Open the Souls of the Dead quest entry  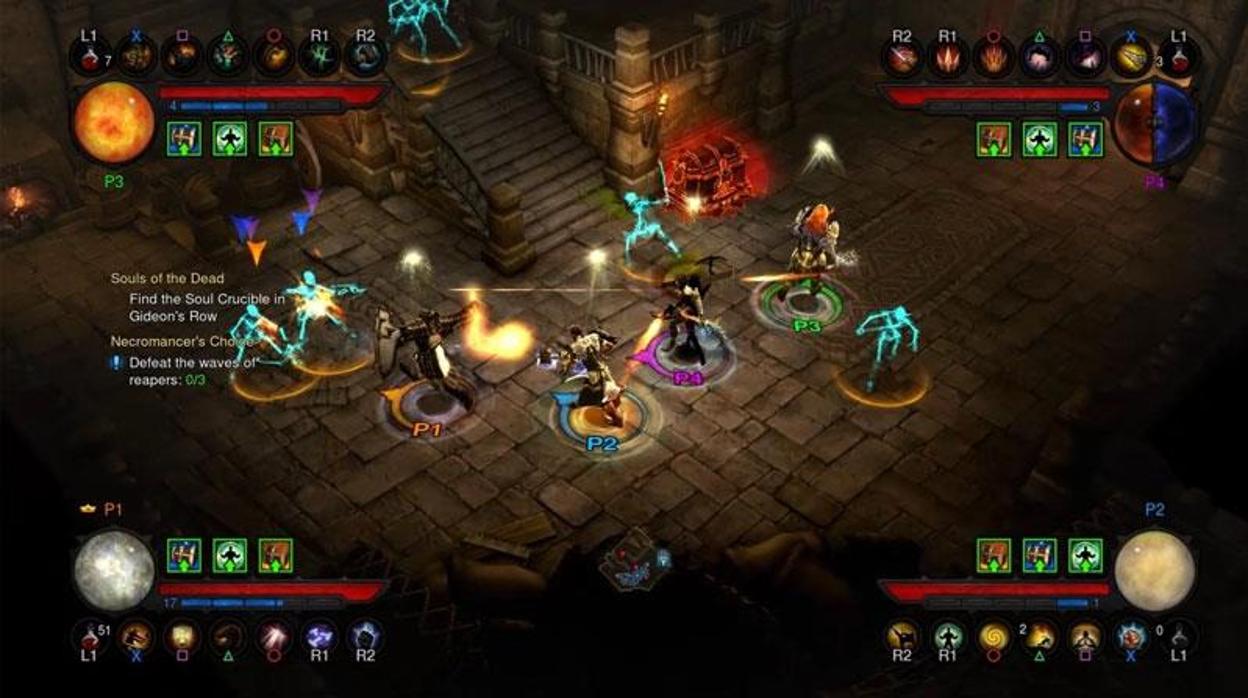click(x=167, y=278)
